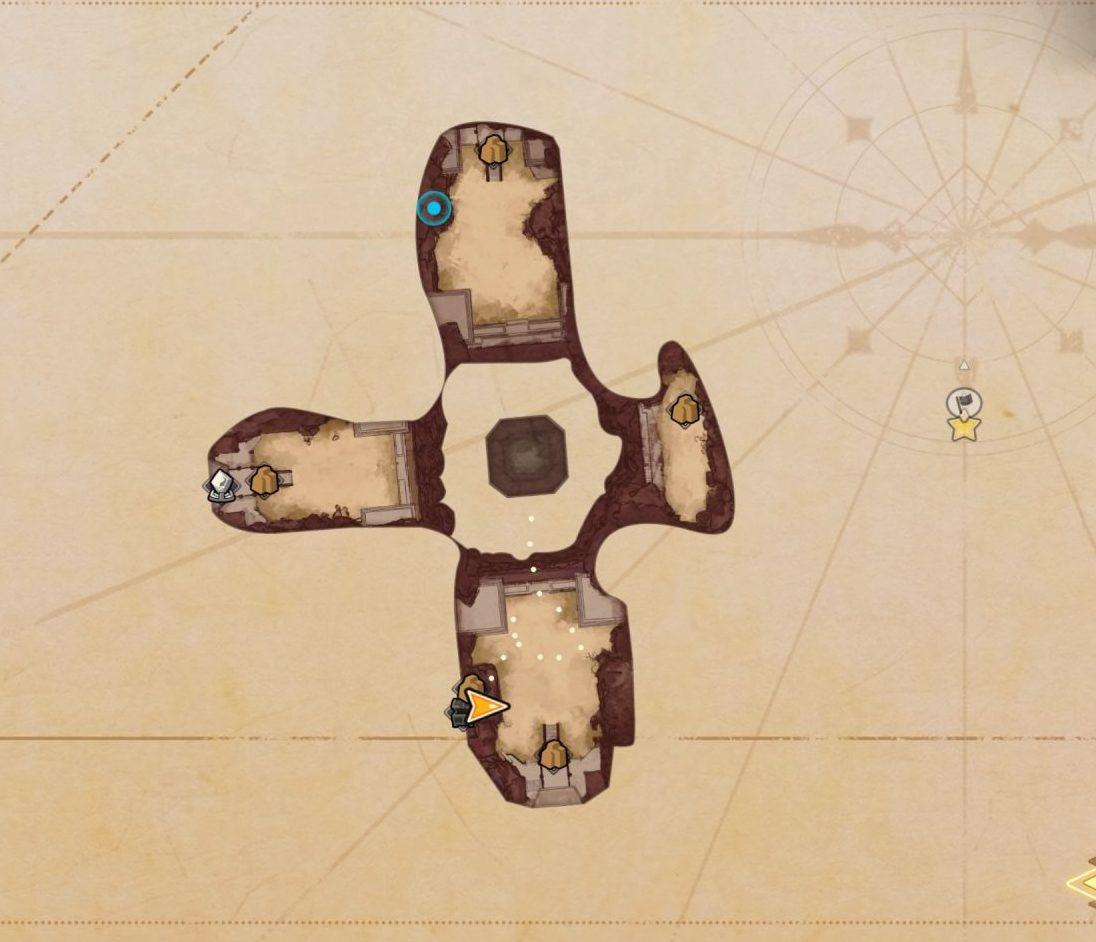The image size is (1096, 942).
Task: Select the orange rock marker in the north chamber
Action: pos(492,152)
